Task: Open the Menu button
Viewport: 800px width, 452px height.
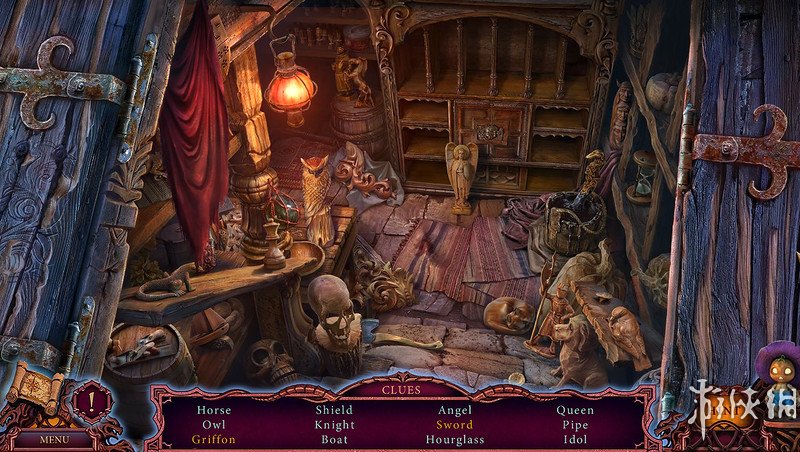Action: pyautogui.click(x=54, y=438)
